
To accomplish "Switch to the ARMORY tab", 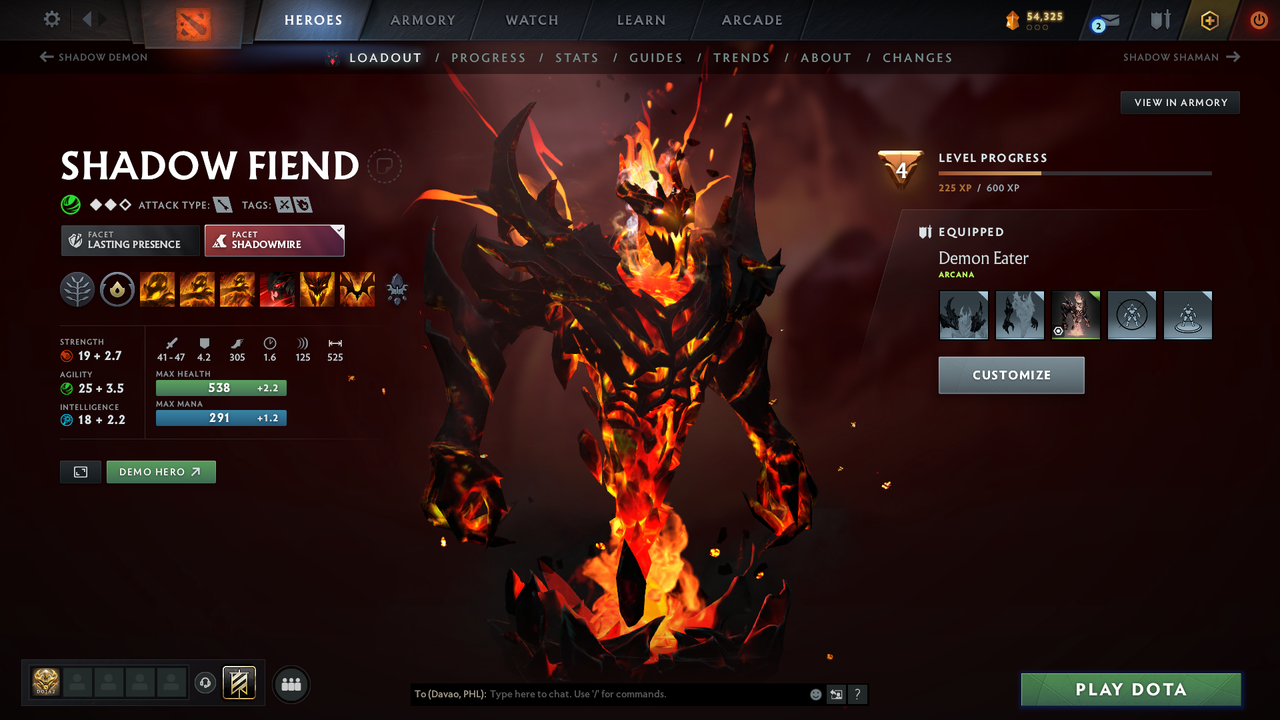I will [422, 19].
